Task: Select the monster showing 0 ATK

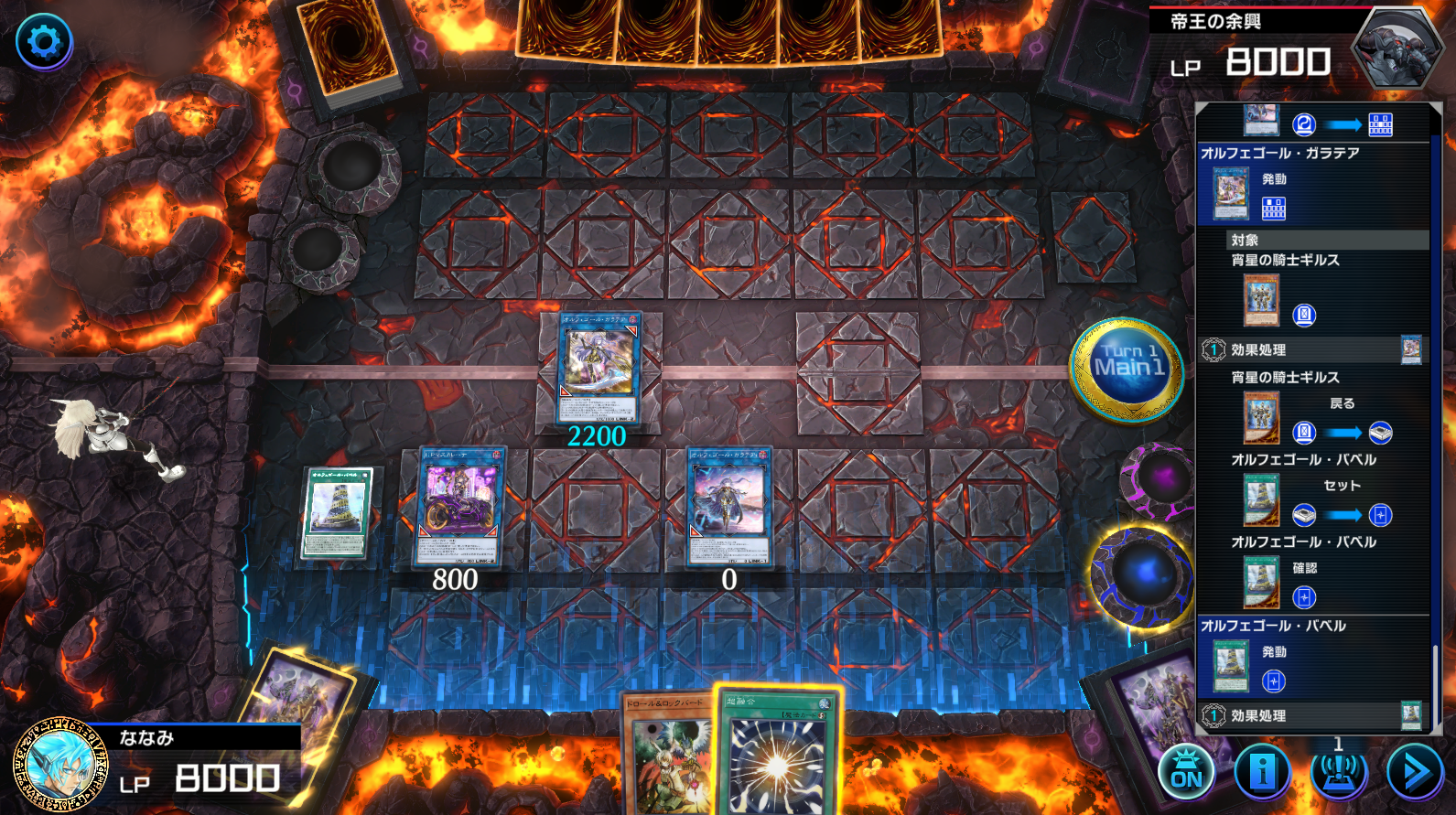Action: (729, 504)
